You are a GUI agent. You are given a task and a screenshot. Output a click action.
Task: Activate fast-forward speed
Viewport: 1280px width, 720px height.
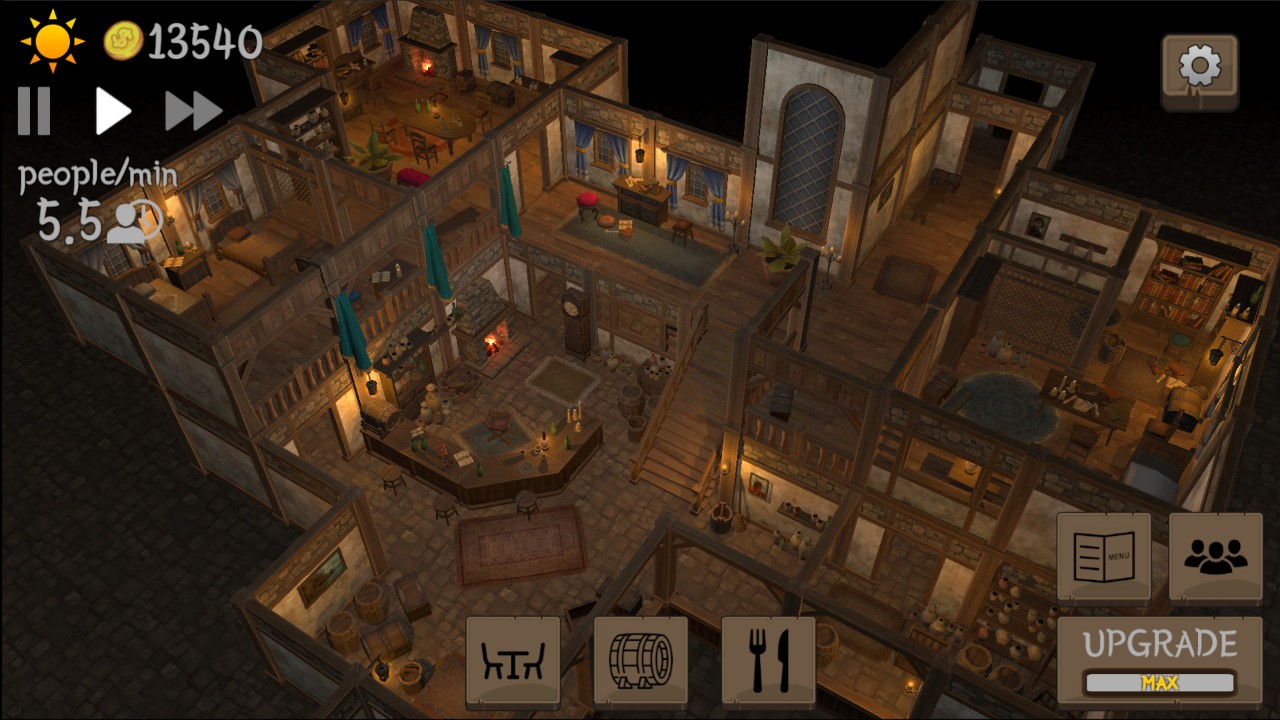pos(193,110)
